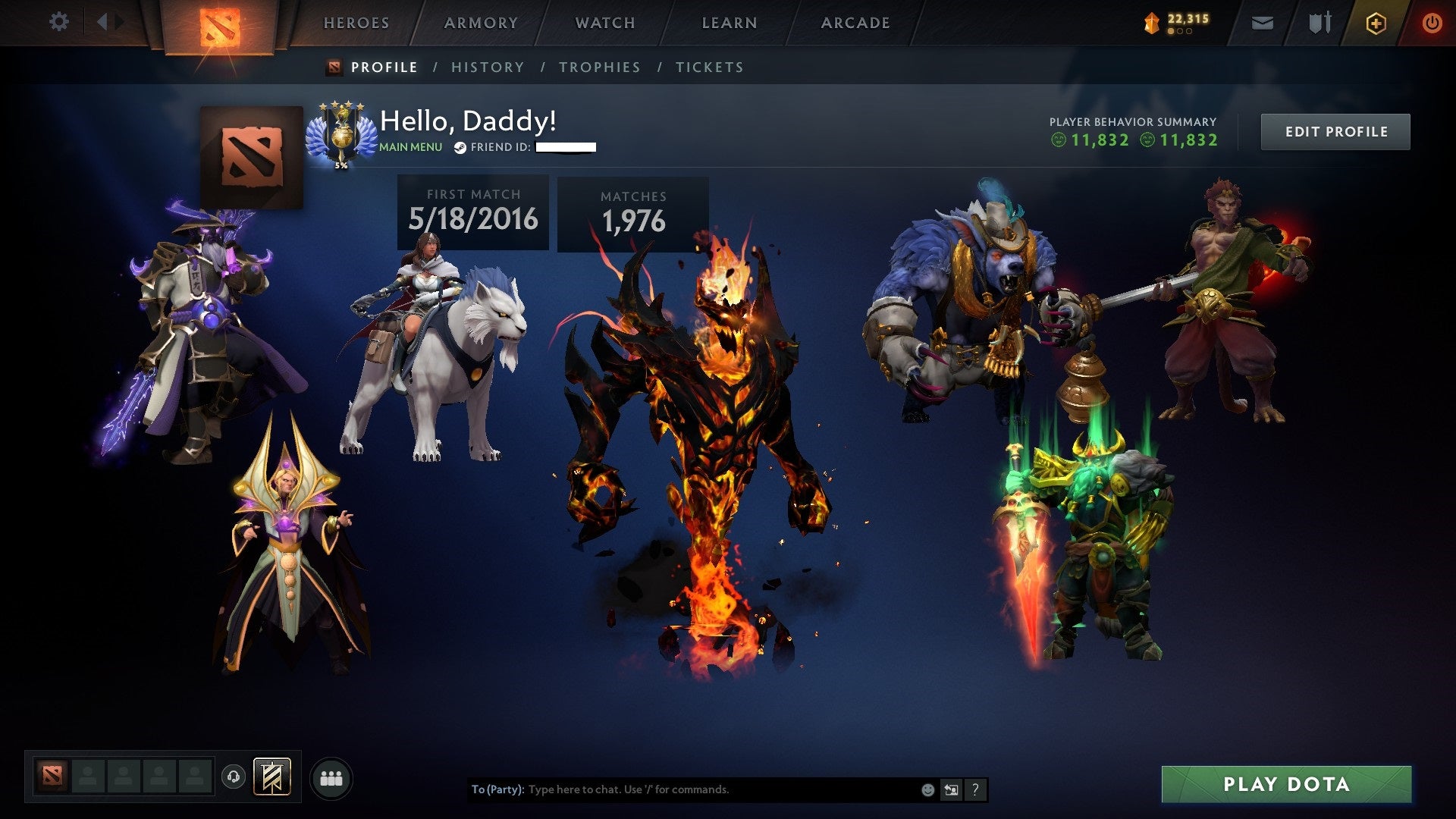Switch to the HISTORY tab
The width and height of the screenshot is (1456, 819).
coord(487,67)
